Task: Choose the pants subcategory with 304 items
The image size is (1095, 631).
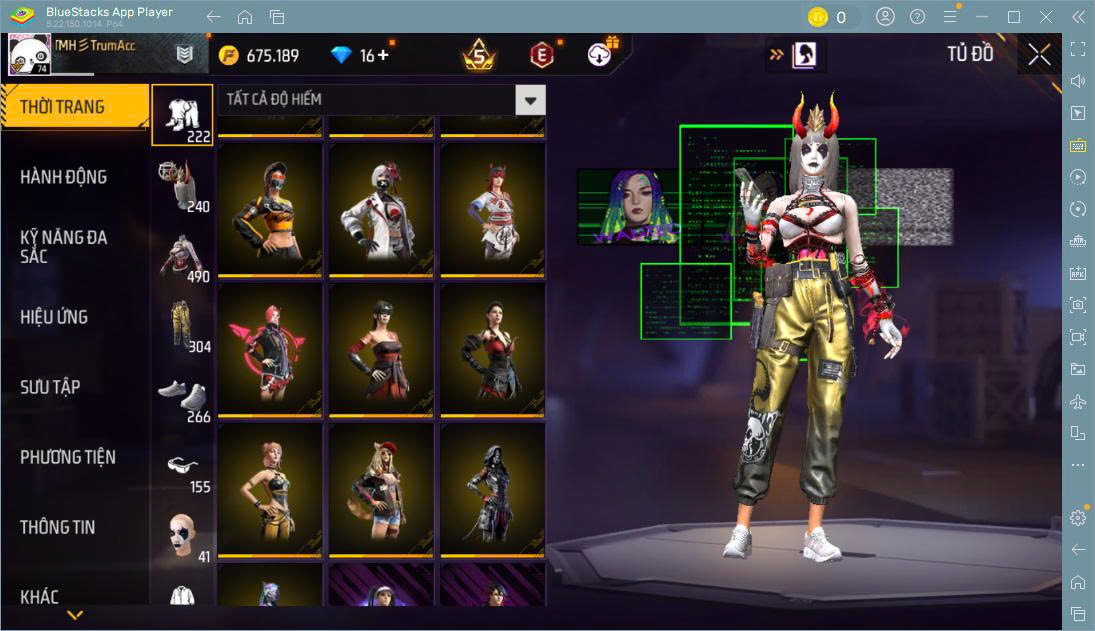Action: click(x=182, y=325)
